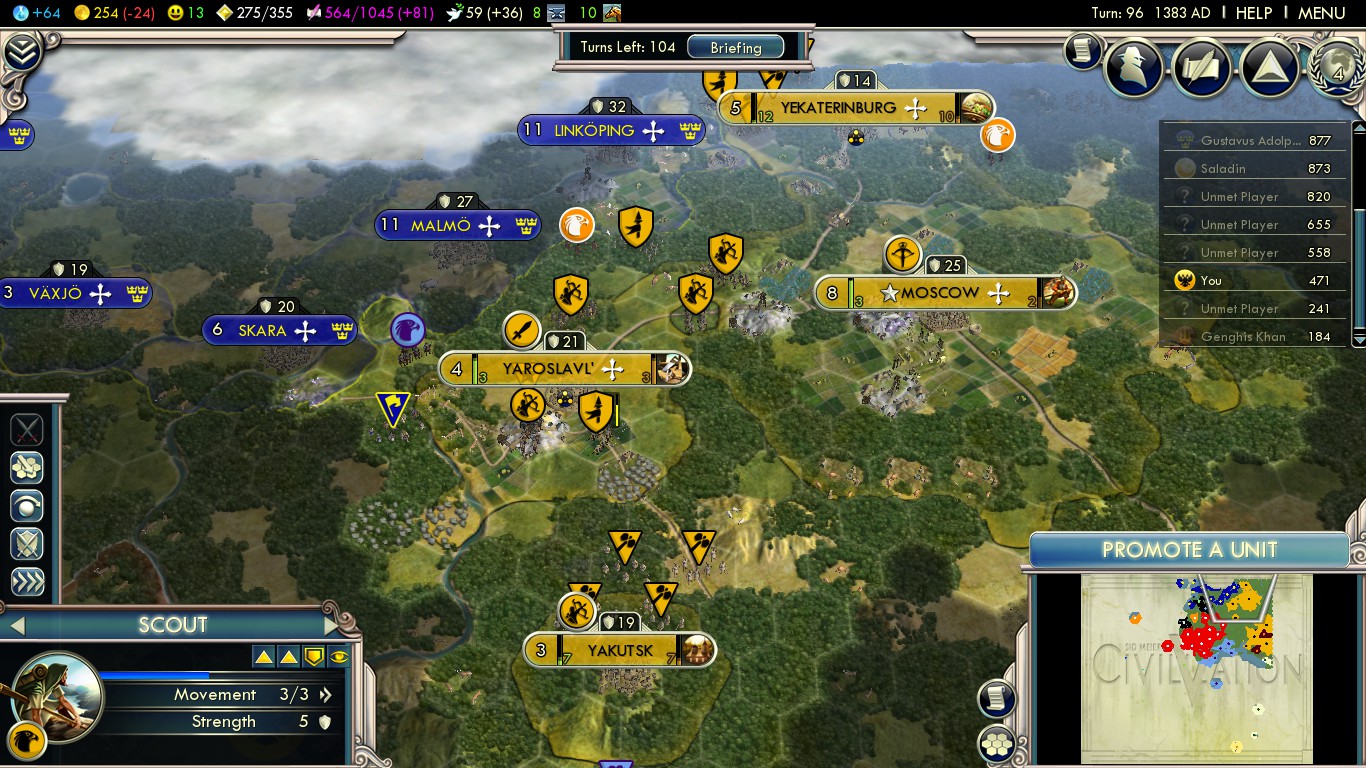
Task: Choose the chevrons unit action button
Action: pos(27,582)
